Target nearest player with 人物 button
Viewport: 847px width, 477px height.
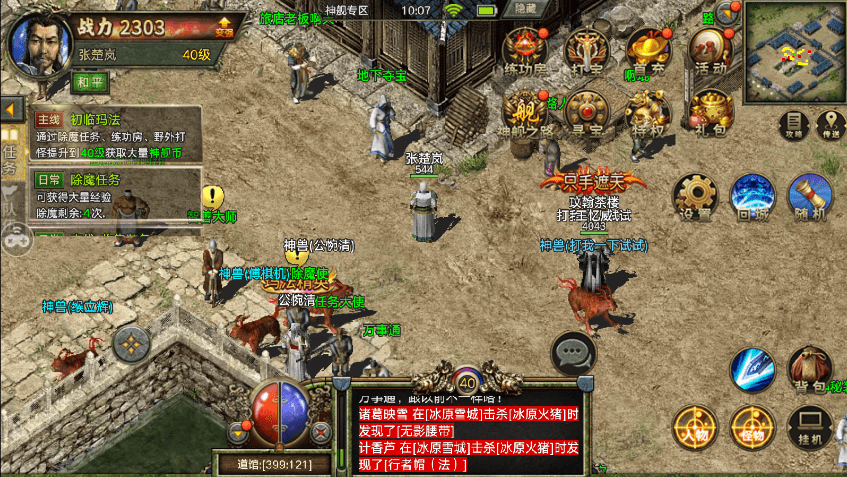point(695,427)
